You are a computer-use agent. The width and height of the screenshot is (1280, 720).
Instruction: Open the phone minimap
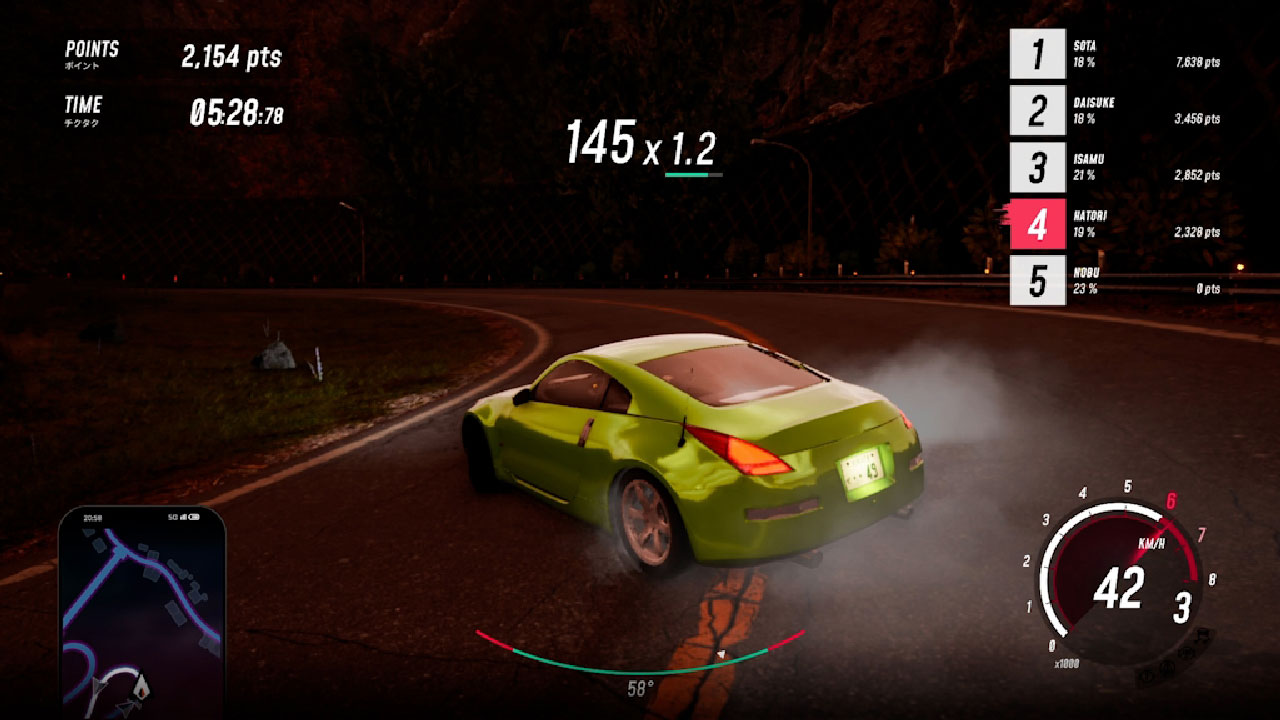[141, 612]
